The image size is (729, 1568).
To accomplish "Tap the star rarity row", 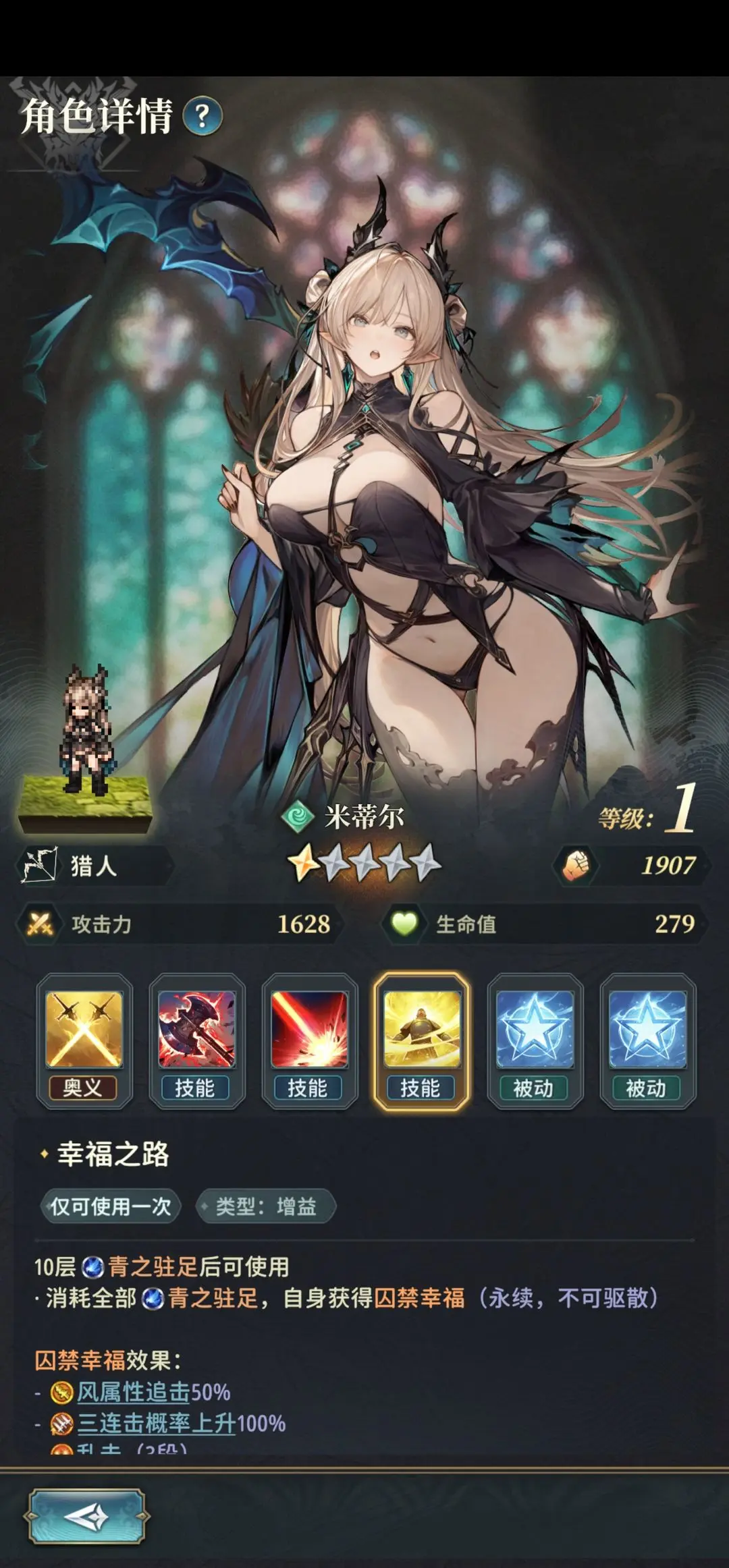I will click(x=364, y=864).
